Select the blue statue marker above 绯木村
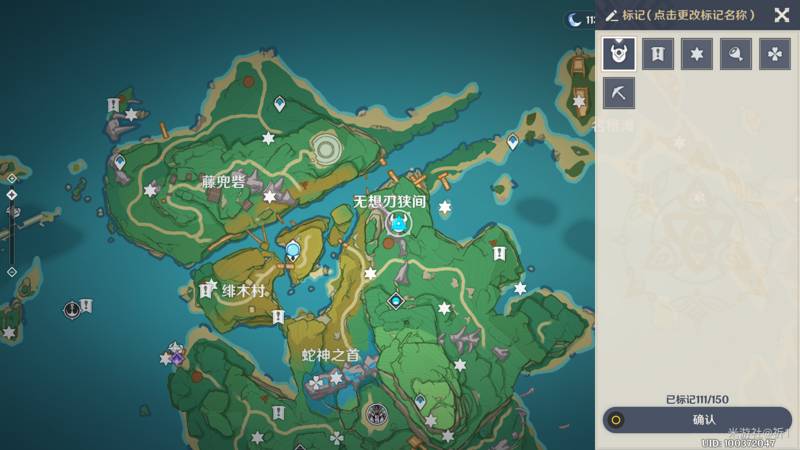Image resolution: width=800 pixels, height=450 pixels. click(292, 250)
